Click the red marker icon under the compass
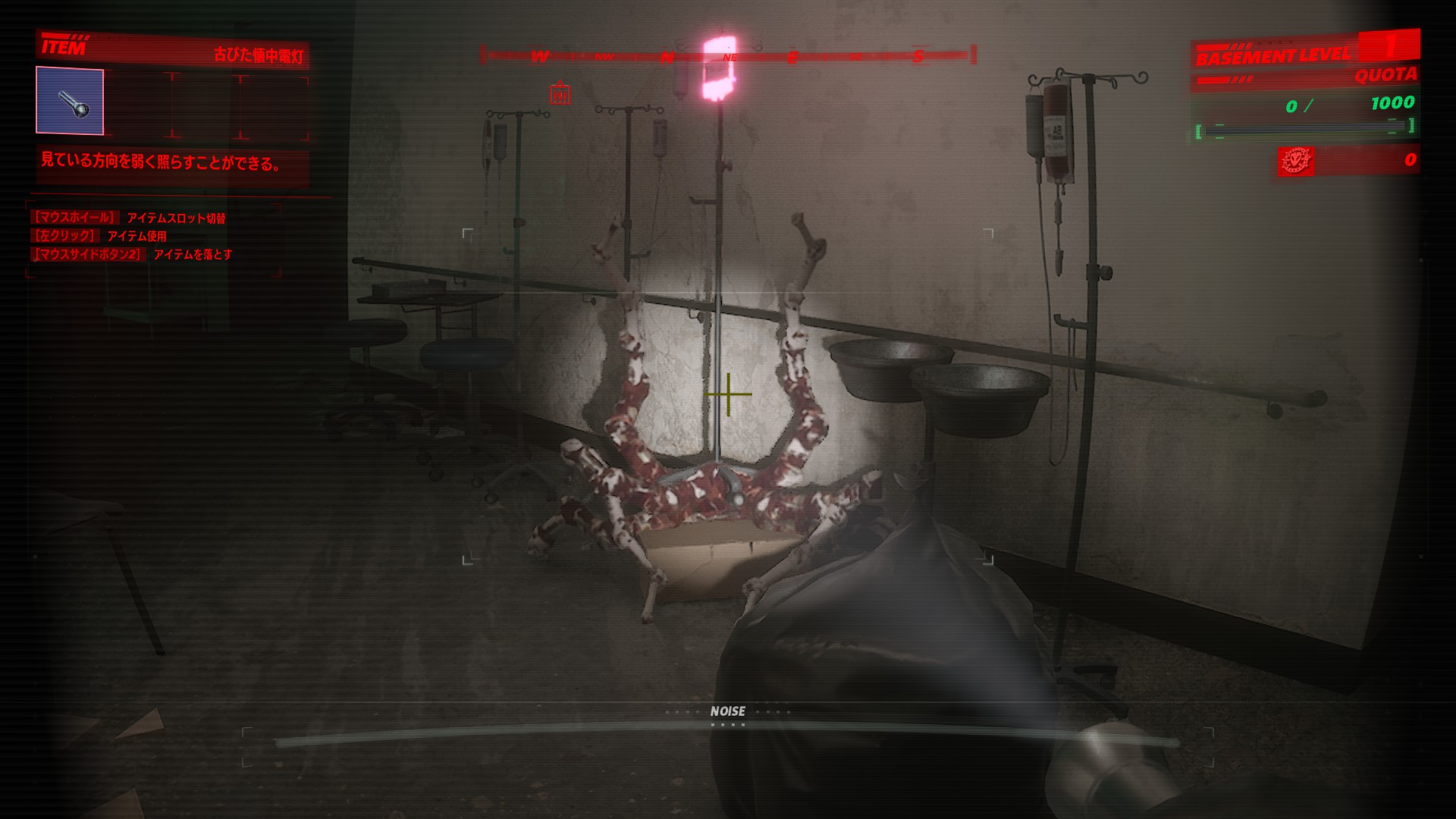The image size is (1456, 819). [560, 93]
